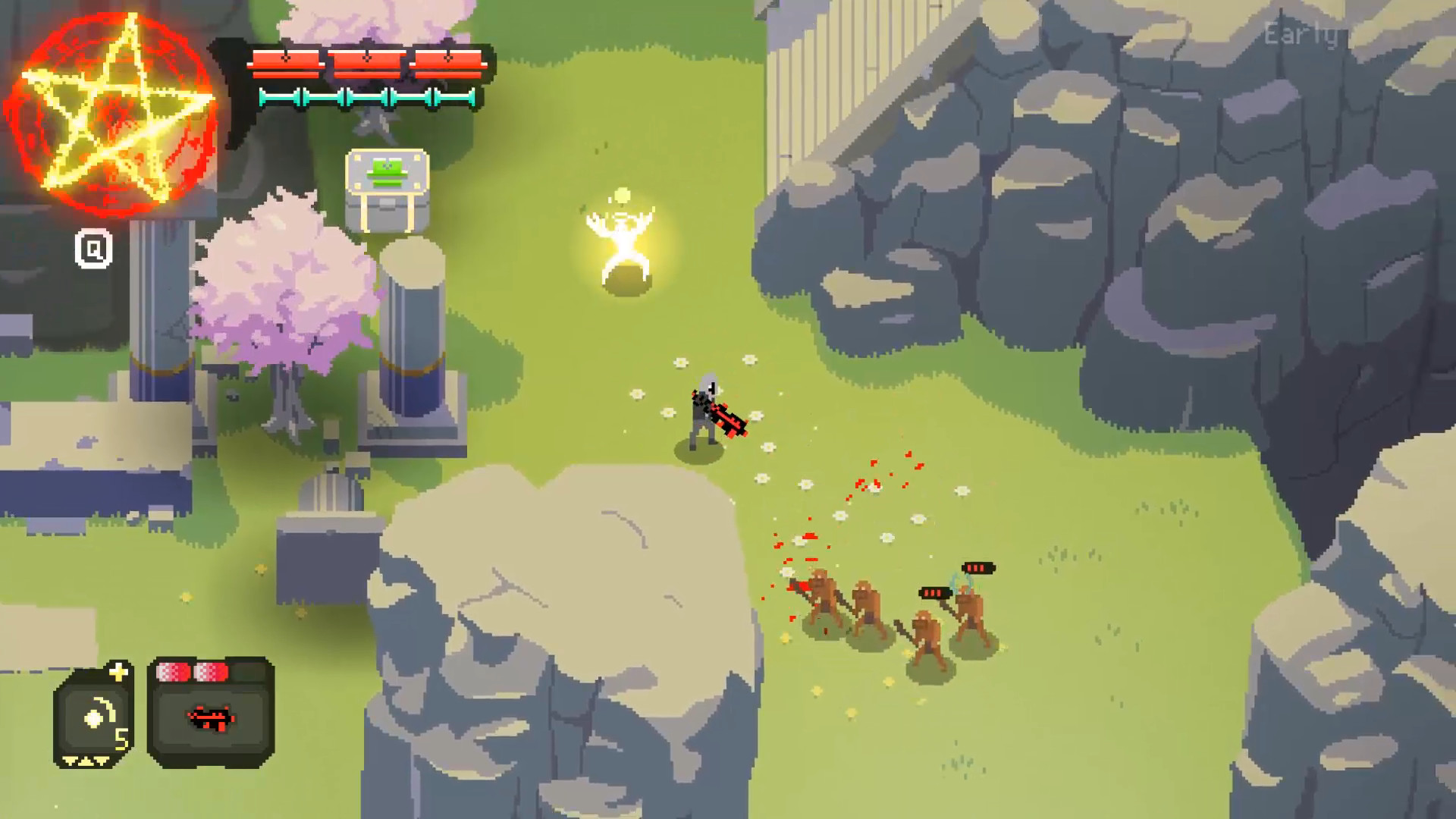Toggle the left red ammo pip above the weapon icon

[x=173, y=671]
